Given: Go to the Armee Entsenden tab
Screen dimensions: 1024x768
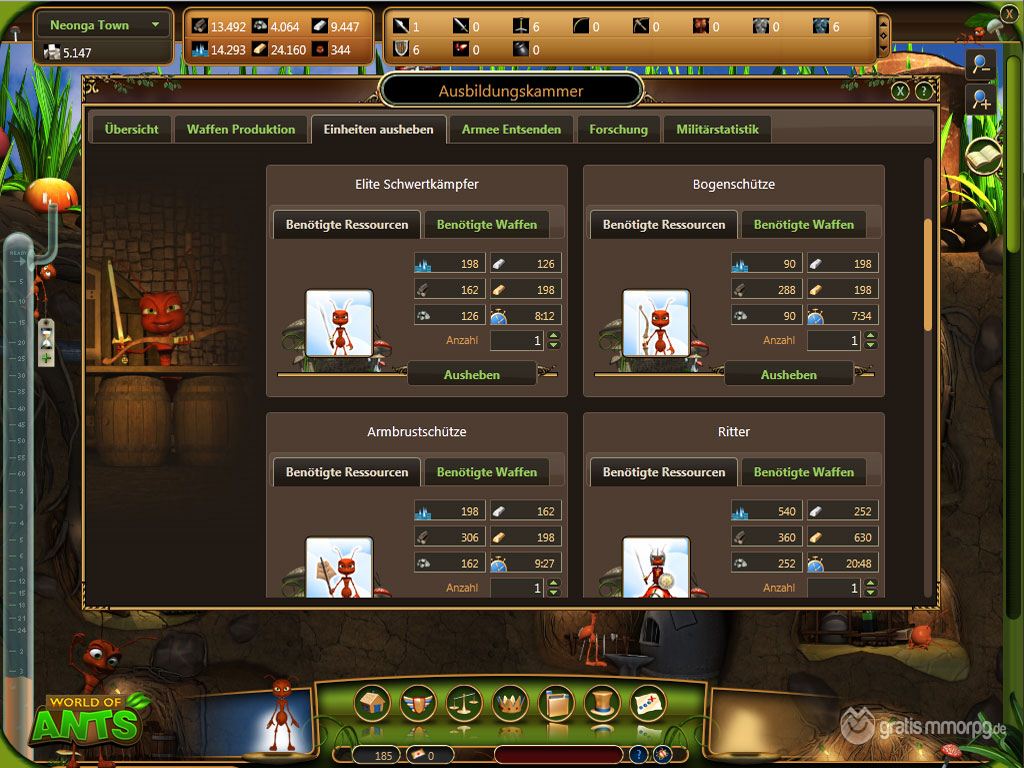Looking at the screenshot, I should click(511, 129).
